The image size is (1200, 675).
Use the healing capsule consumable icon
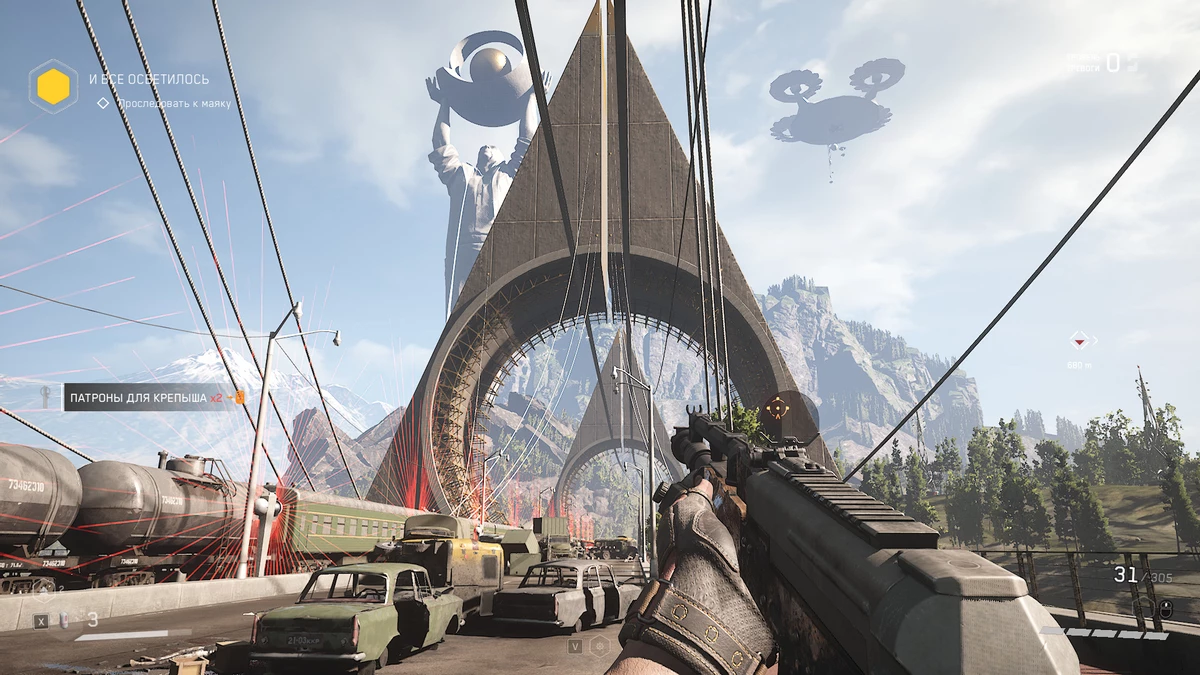point(63,620)
